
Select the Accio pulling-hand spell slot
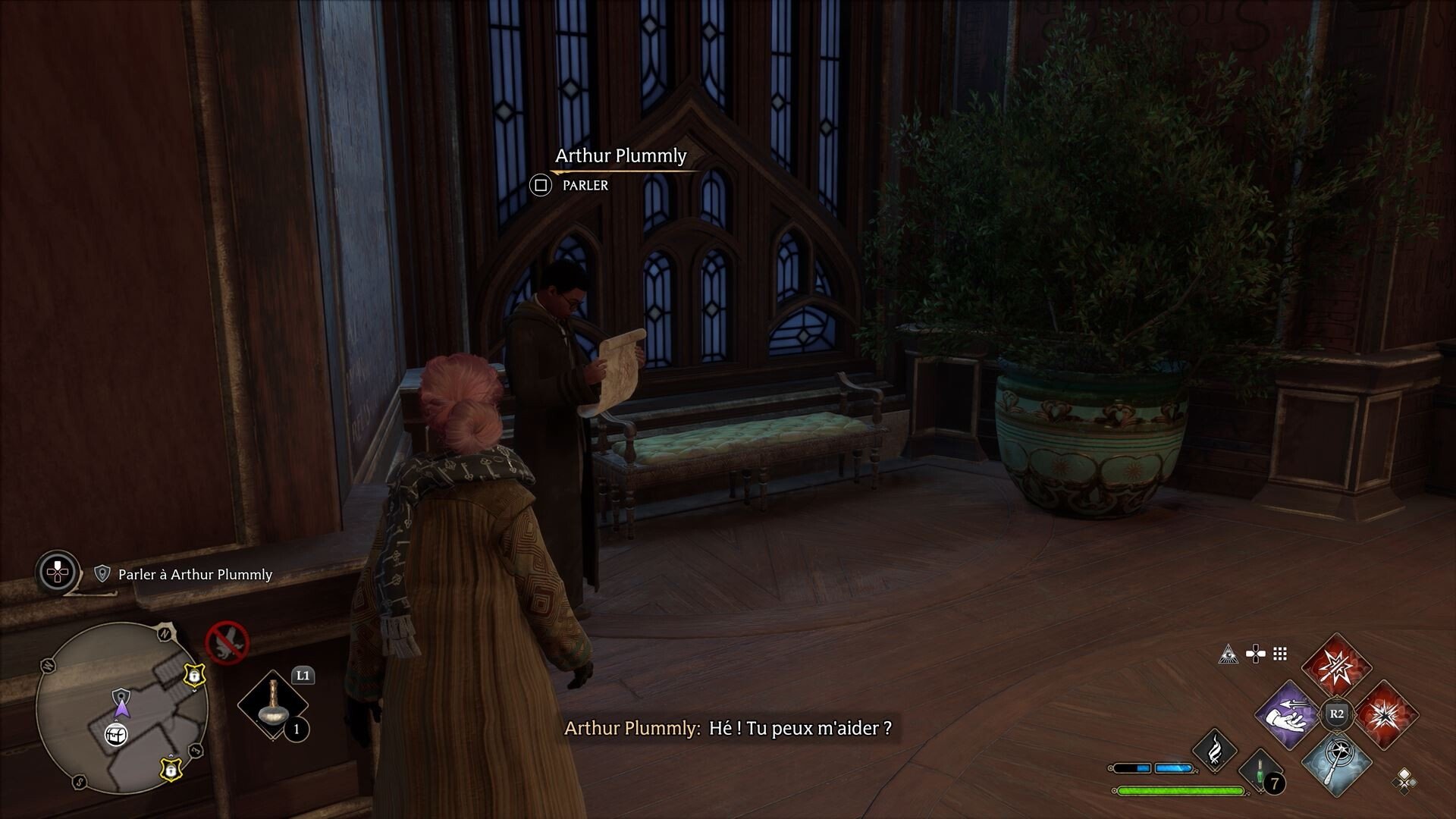pos(1288,714)
